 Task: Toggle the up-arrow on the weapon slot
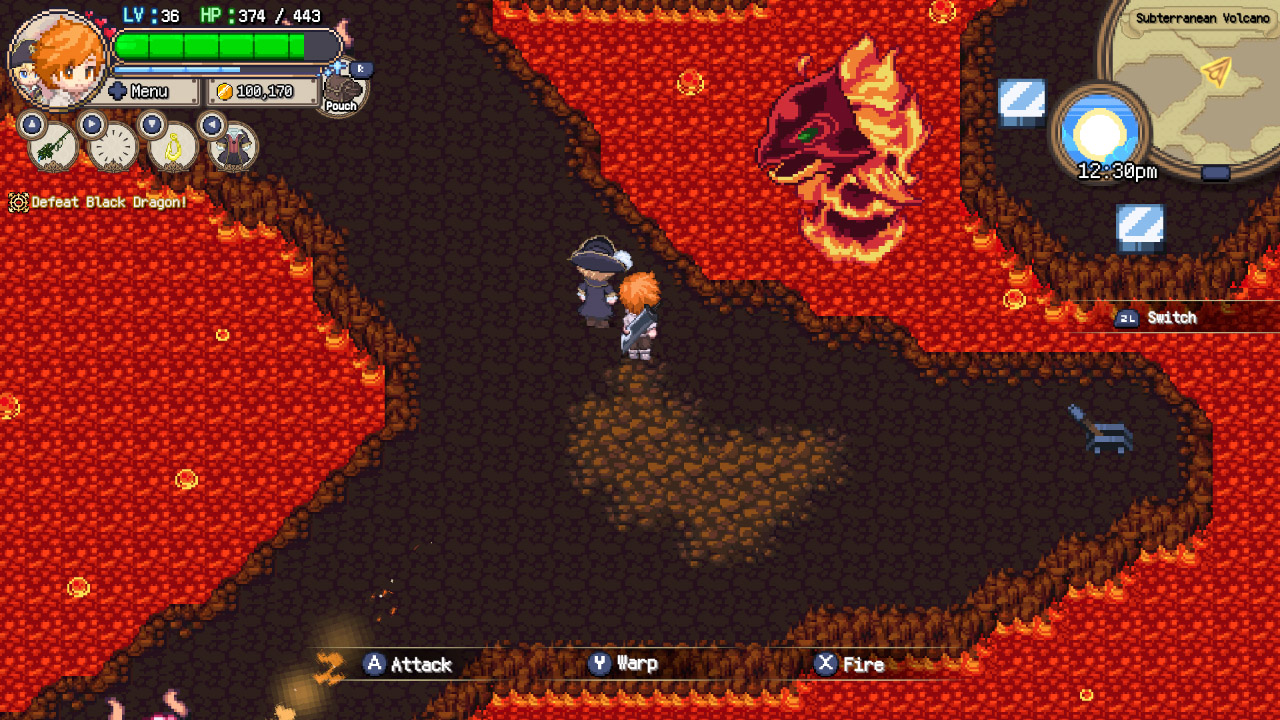(32, 124)
